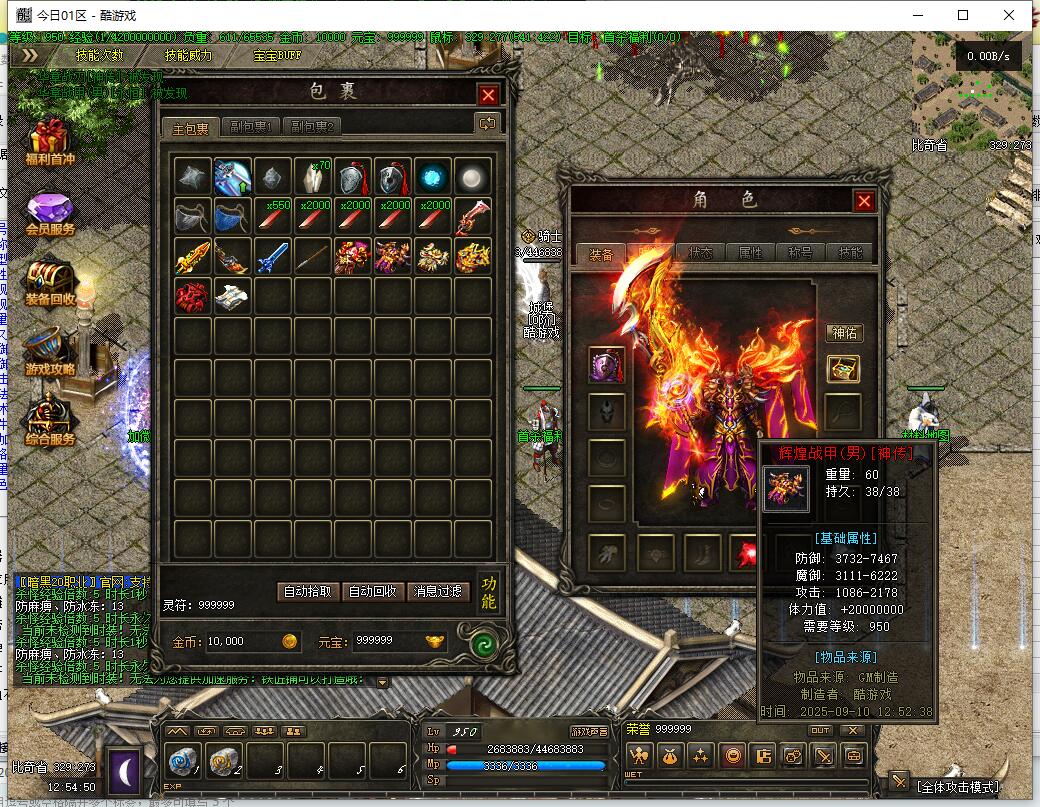Open the 功能 function button
This screenshot has width=1040, height=807.
pyautogui.click(x=488, y=591)
